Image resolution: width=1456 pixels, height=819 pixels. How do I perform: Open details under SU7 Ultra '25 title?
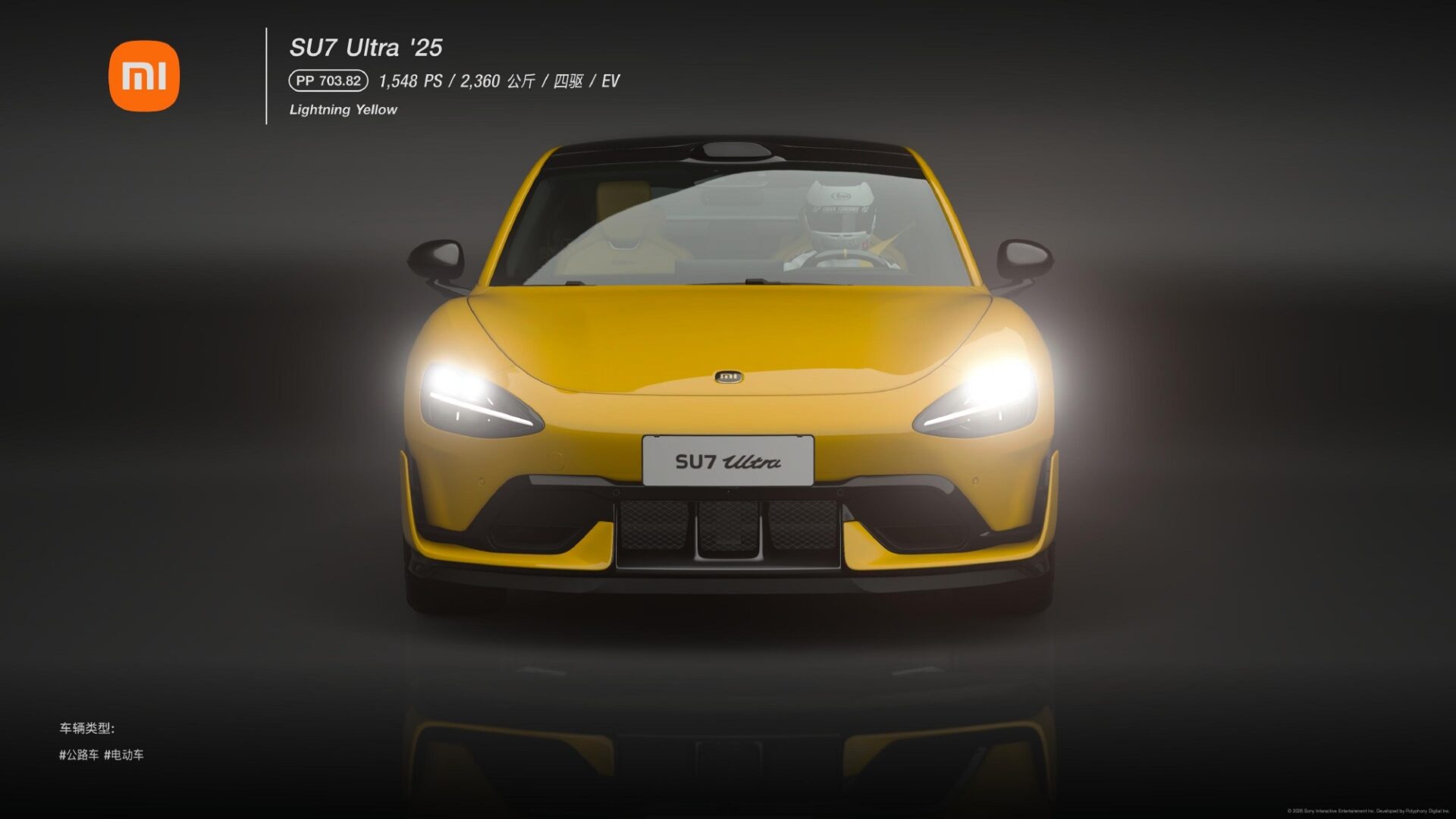pos(367,46)
